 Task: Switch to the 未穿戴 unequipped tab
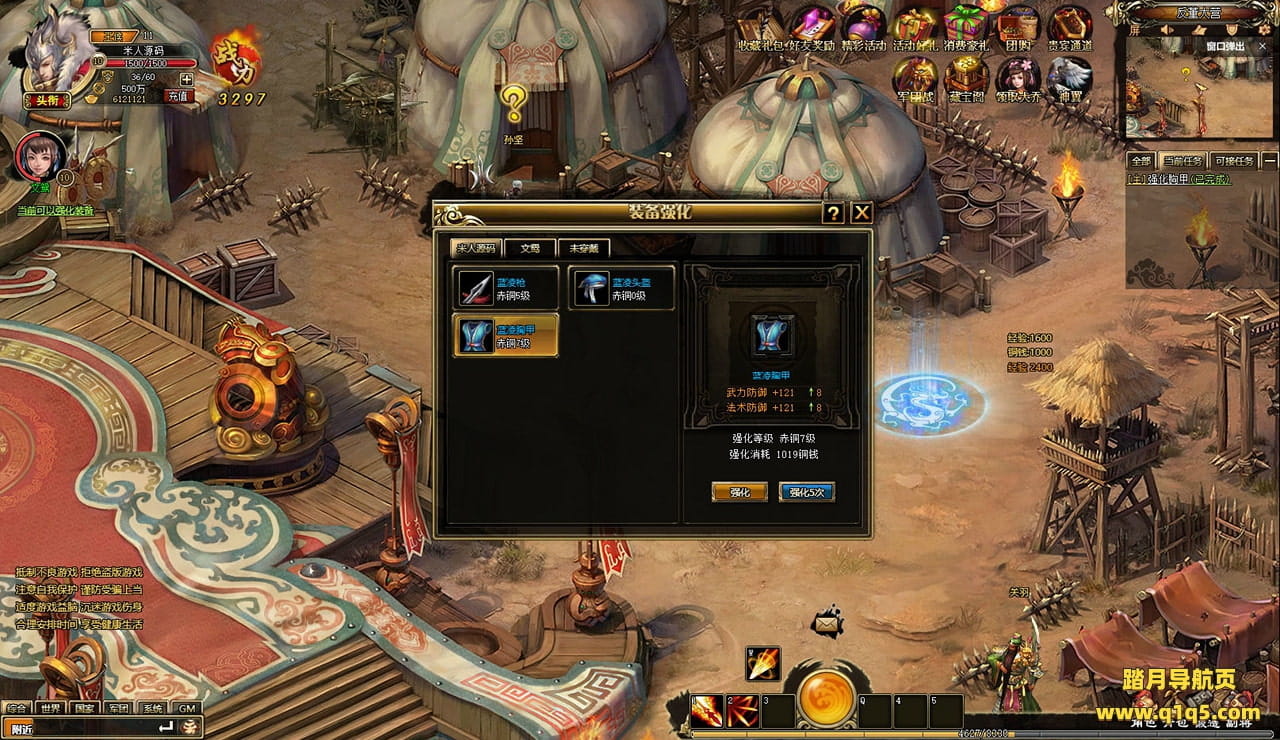584,248
